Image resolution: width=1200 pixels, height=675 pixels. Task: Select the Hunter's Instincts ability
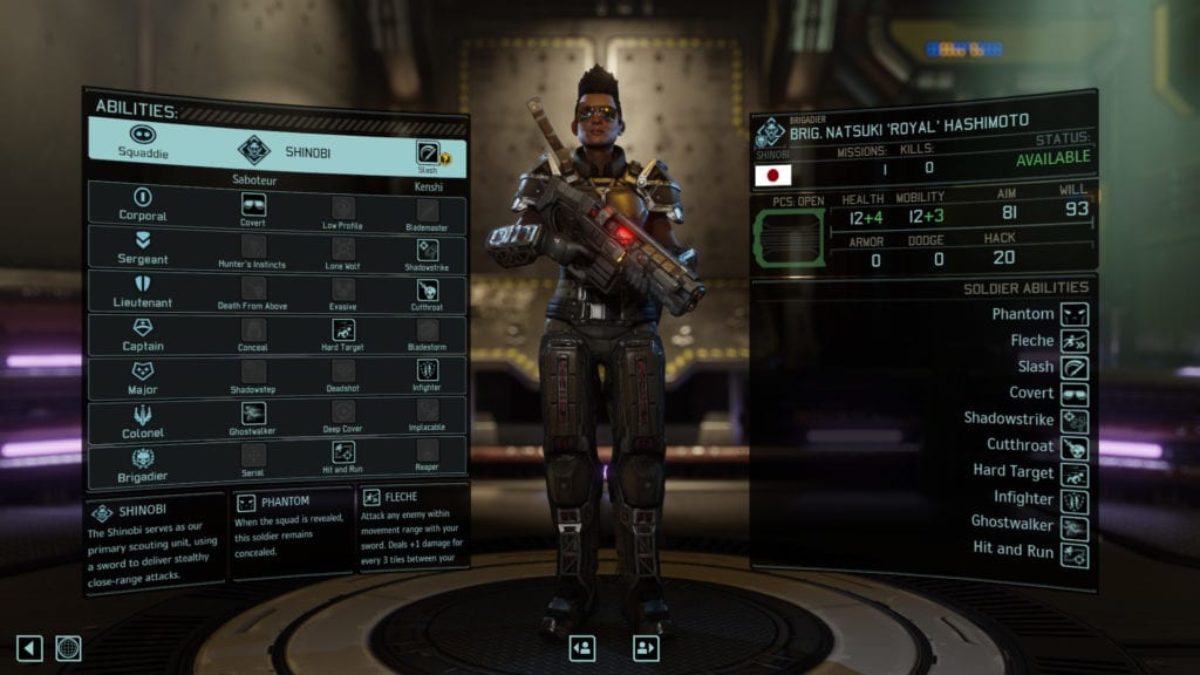pos(253,247)
